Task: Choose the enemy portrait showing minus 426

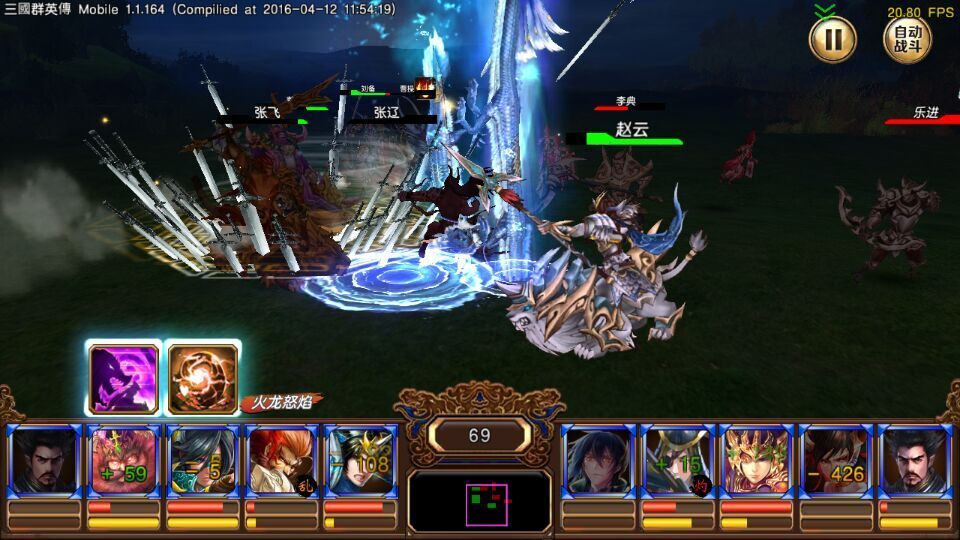Action: click(835, 460)
